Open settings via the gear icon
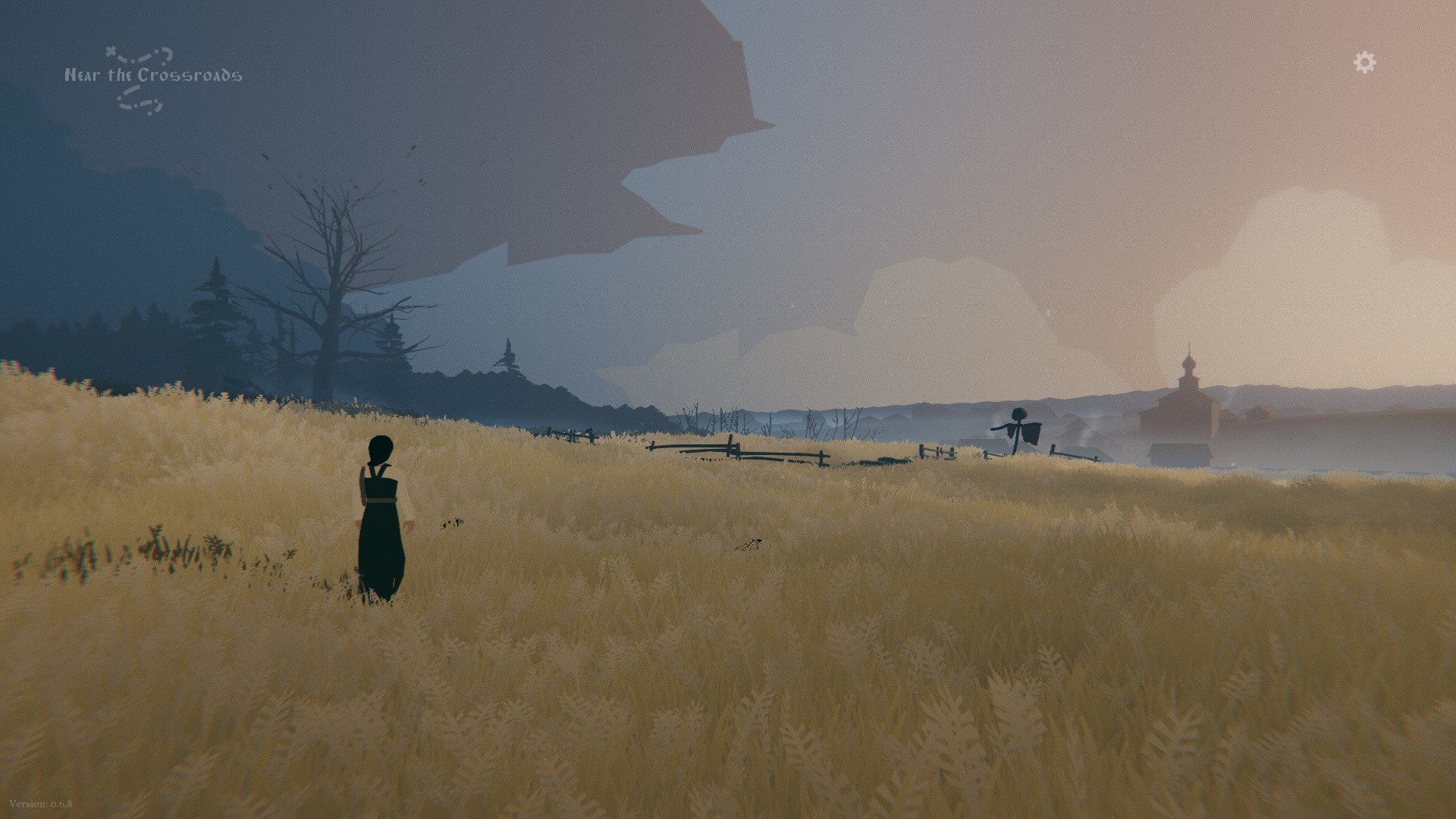This screenshot has height=819, width=1456. (x=1364, y=62)
